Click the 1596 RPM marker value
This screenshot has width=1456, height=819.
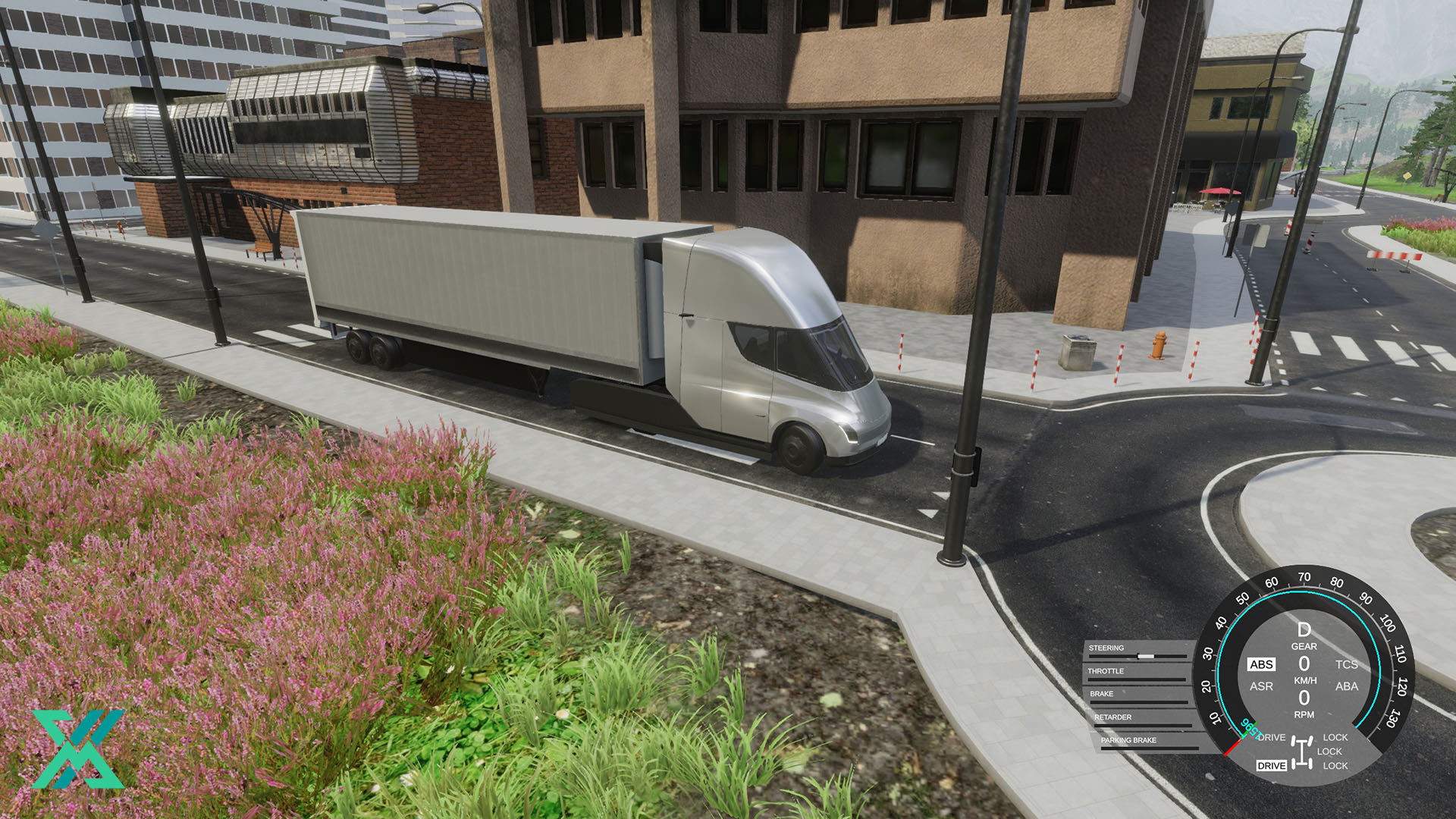tap(1249, 730)
